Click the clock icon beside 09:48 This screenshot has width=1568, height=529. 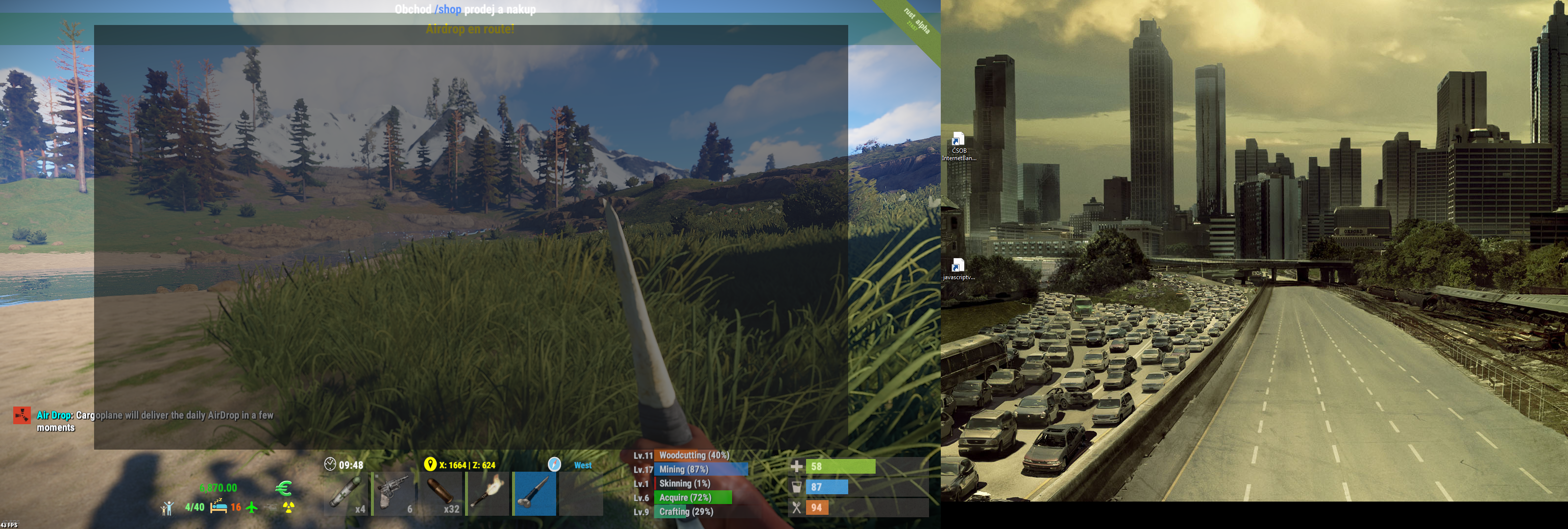[x=330, y=463]
